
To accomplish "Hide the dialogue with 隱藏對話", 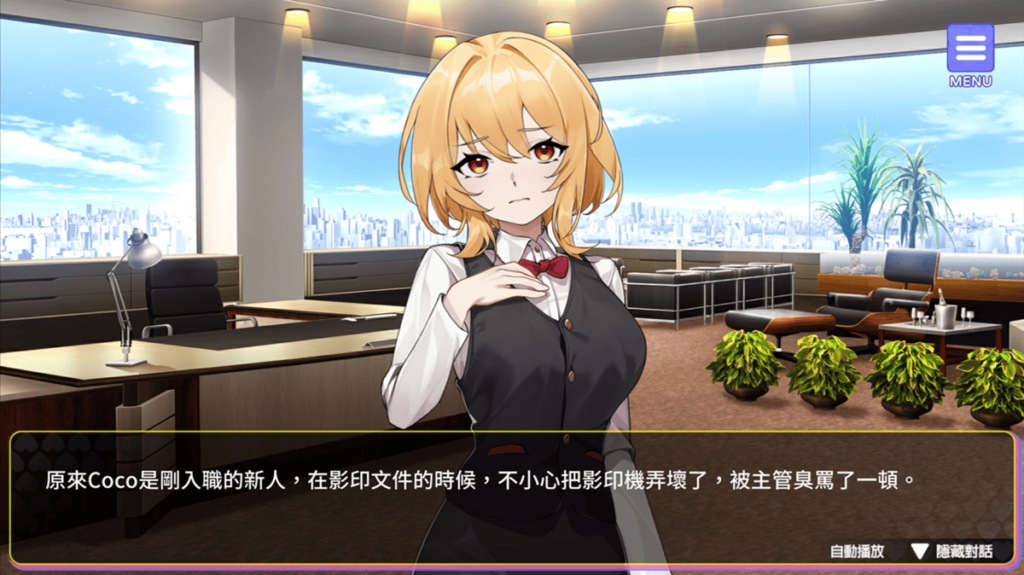I will click(952, 551).
